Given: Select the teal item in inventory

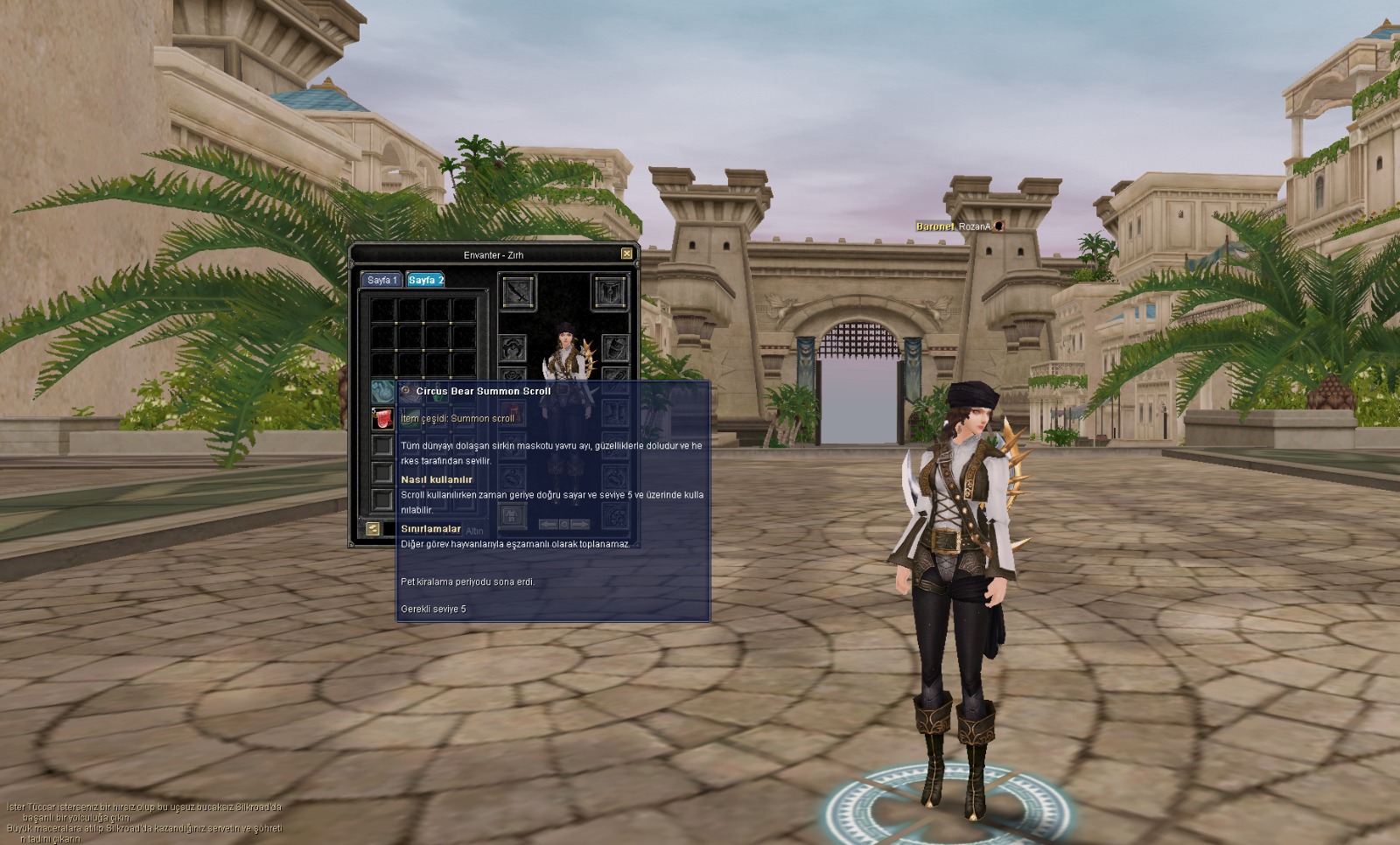Looking at the screenshot, I should pyautogui.click(x=382, y=391).
